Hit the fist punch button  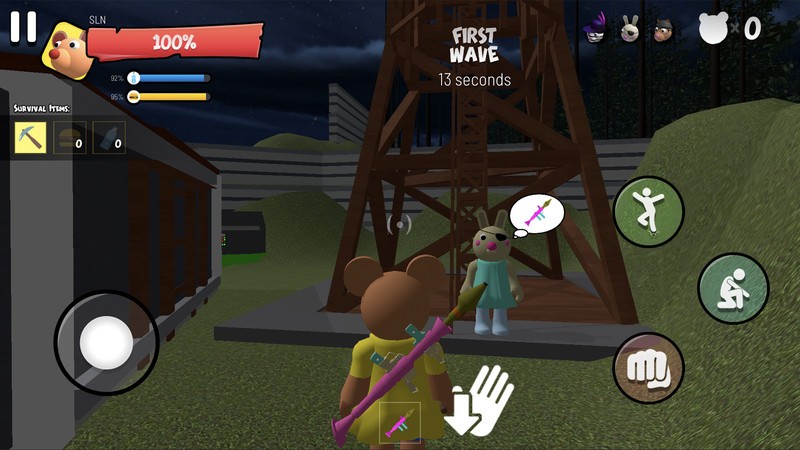(648, 368)
